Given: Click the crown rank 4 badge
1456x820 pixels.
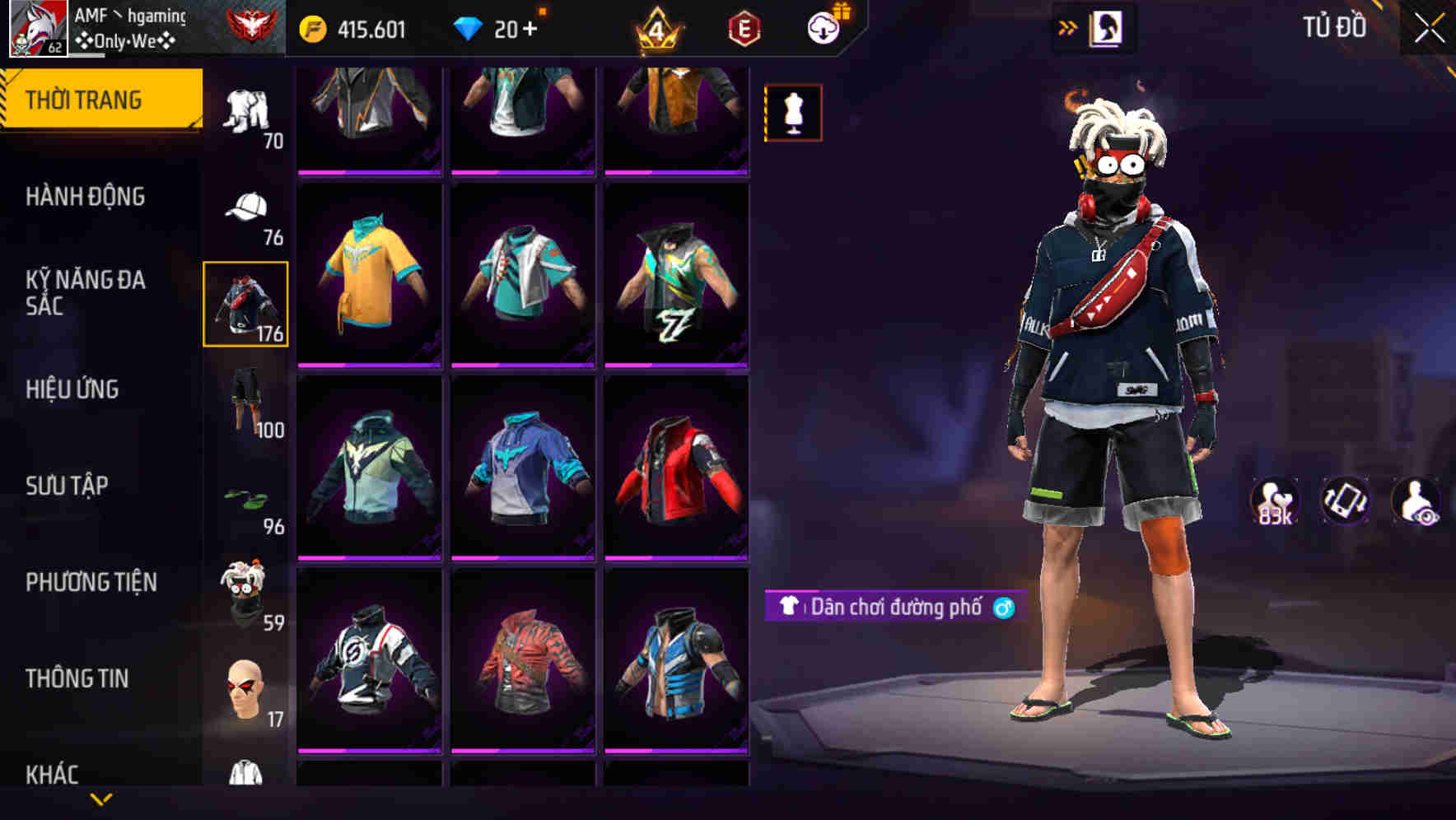Looking at the screenshot, I should [x=655, y=27].
